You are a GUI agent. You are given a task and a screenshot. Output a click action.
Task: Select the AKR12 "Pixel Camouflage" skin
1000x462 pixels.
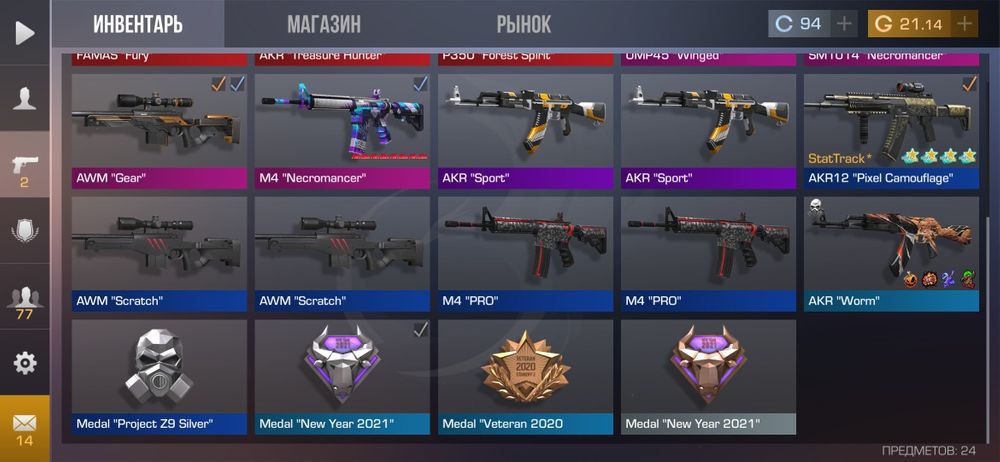891,130
